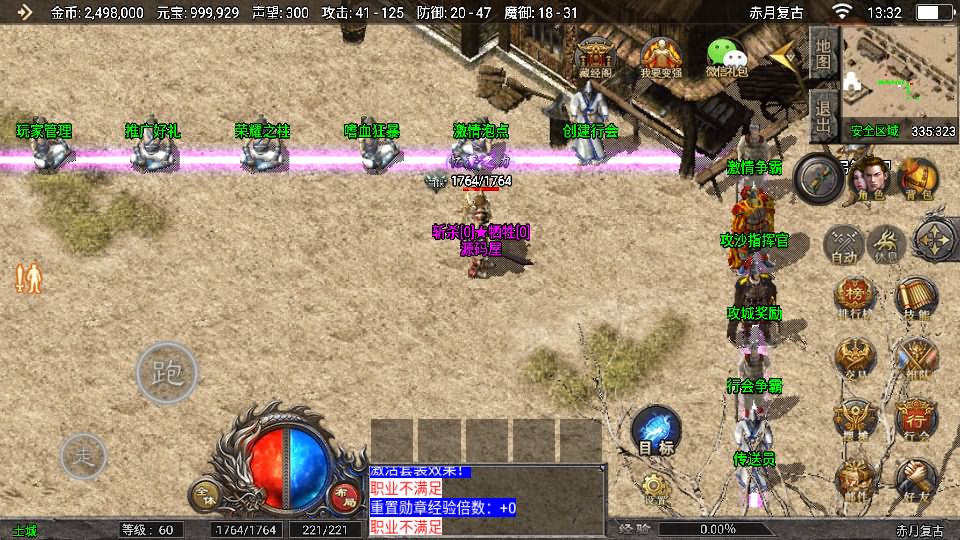This screenshot has width=960, height=540.
Task: Open the 行会 guild menu
Action: [916, 418]
